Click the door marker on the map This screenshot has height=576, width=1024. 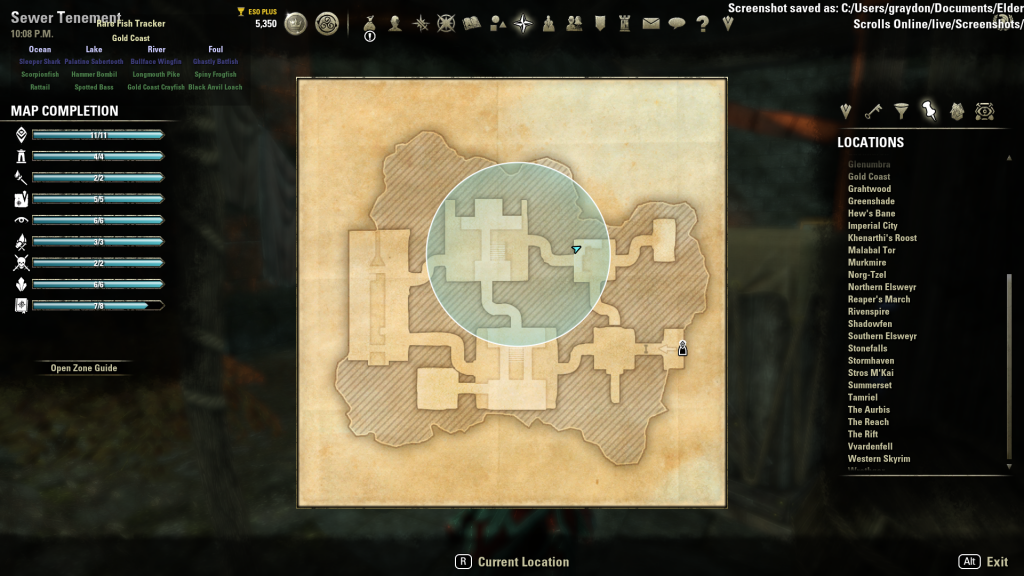click(x=682, y=348)
